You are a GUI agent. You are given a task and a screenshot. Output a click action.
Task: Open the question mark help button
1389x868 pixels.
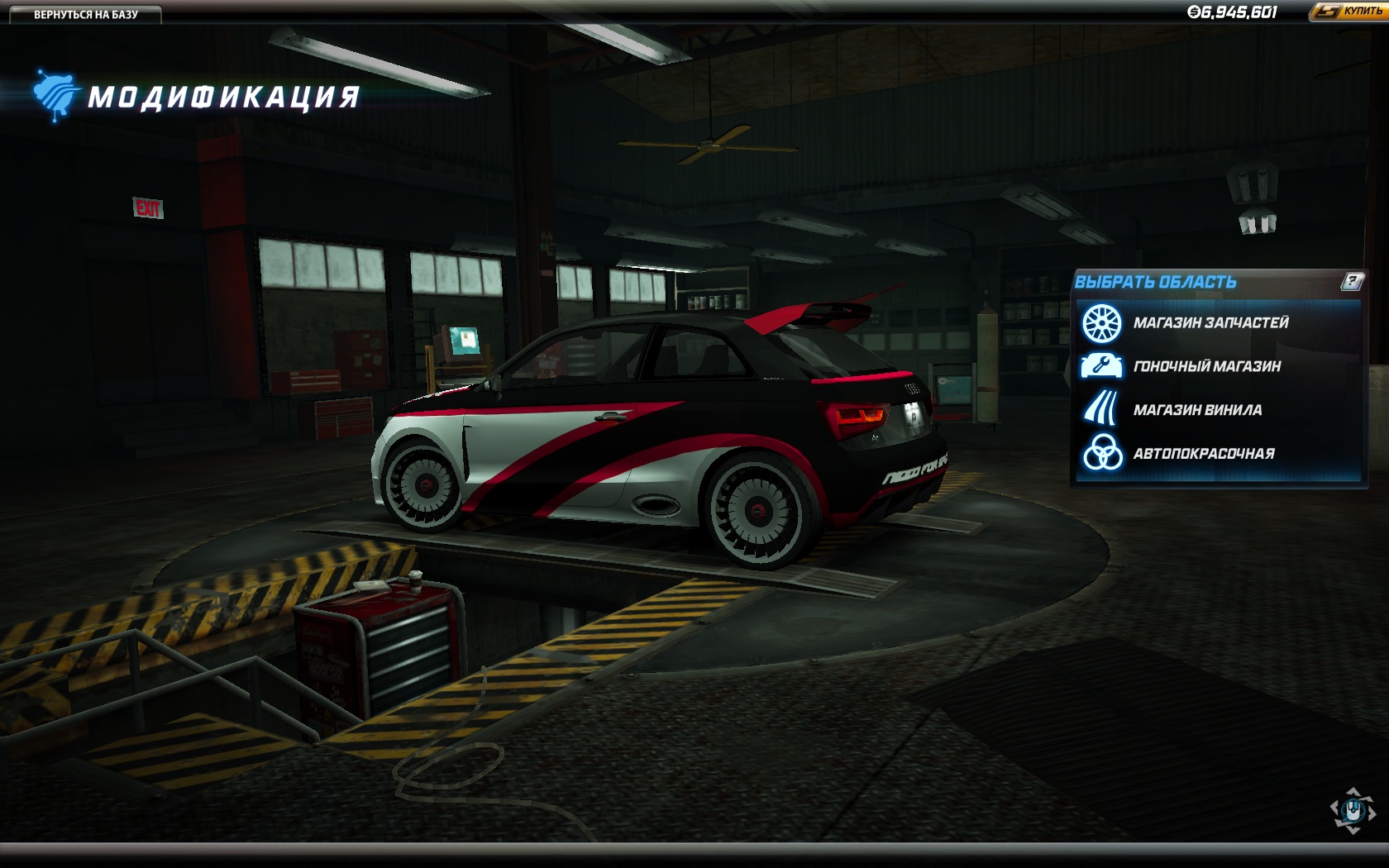(1352, 282)
